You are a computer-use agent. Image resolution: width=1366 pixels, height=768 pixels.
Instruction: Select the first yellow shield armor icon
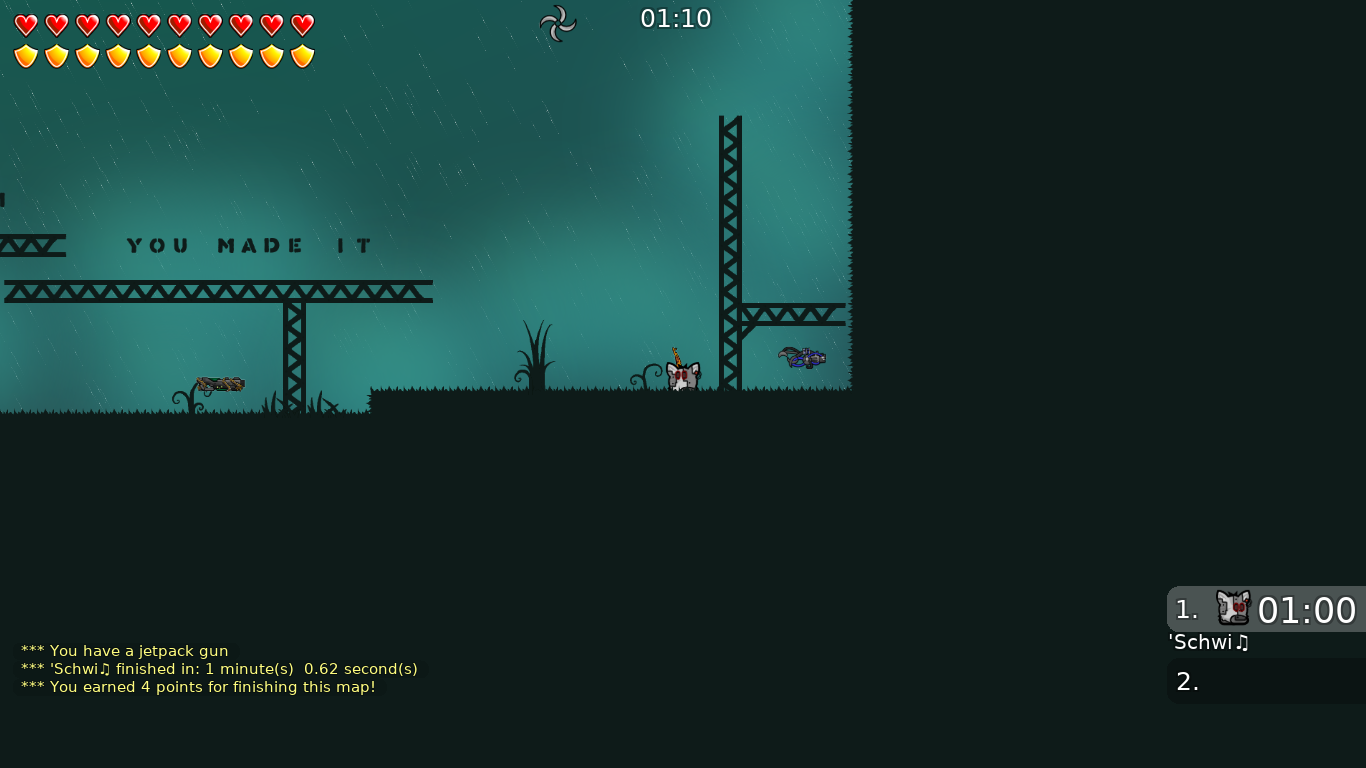coord(27,55)
